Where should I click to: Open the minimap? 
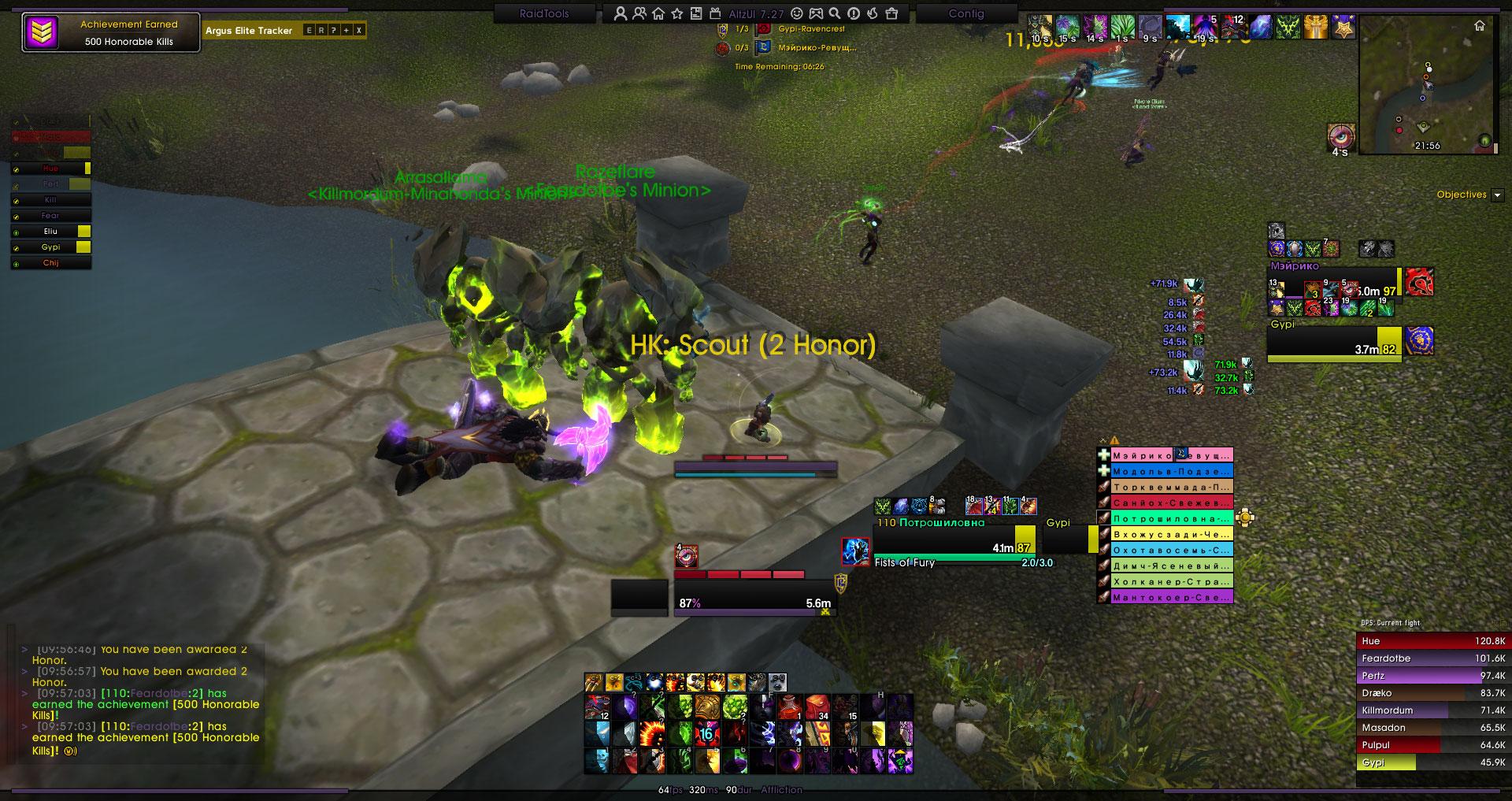click(1430, 85)
